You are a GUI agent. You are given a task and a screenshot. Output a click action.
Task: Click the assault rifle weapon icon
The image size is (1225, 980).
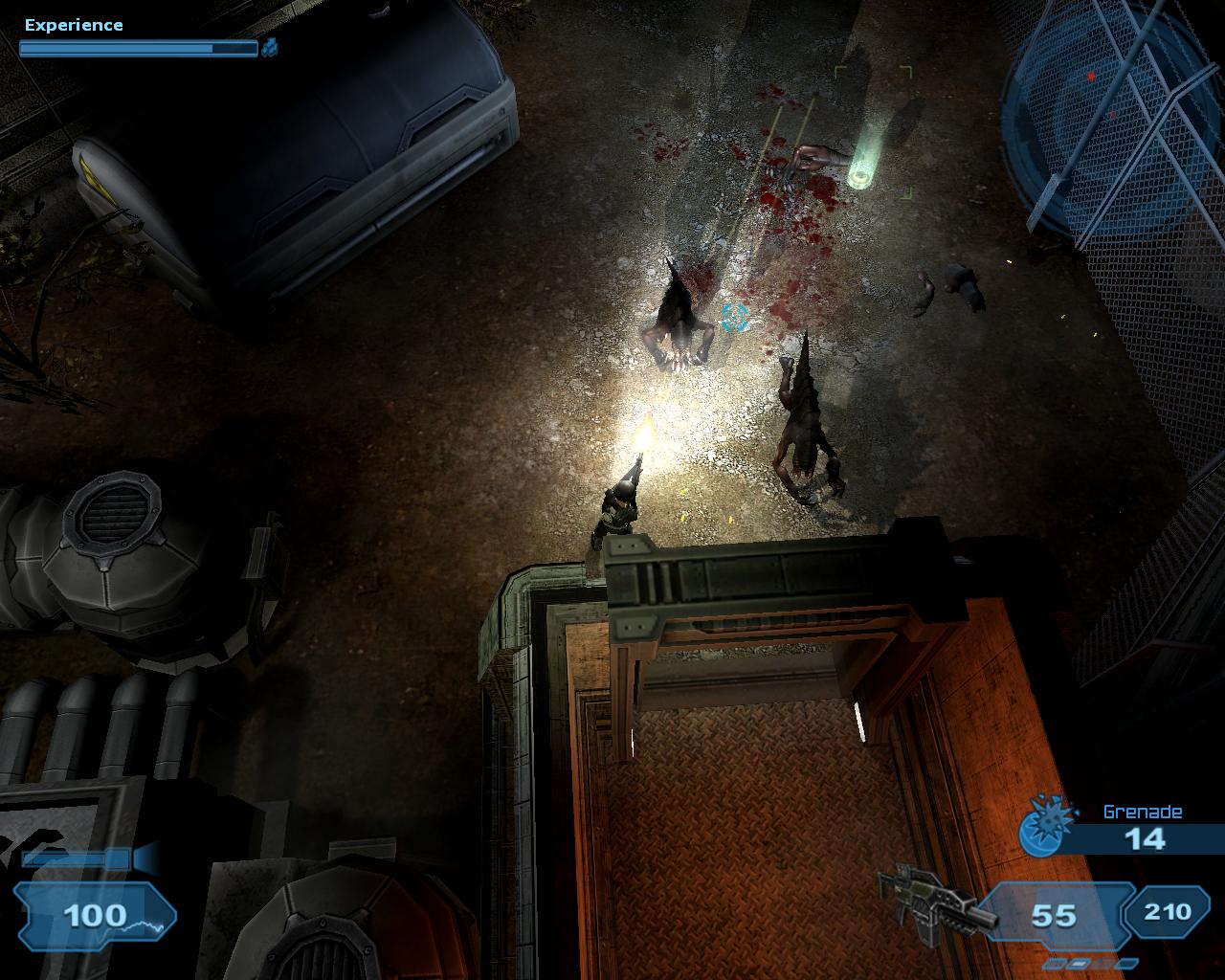[933, 905]
